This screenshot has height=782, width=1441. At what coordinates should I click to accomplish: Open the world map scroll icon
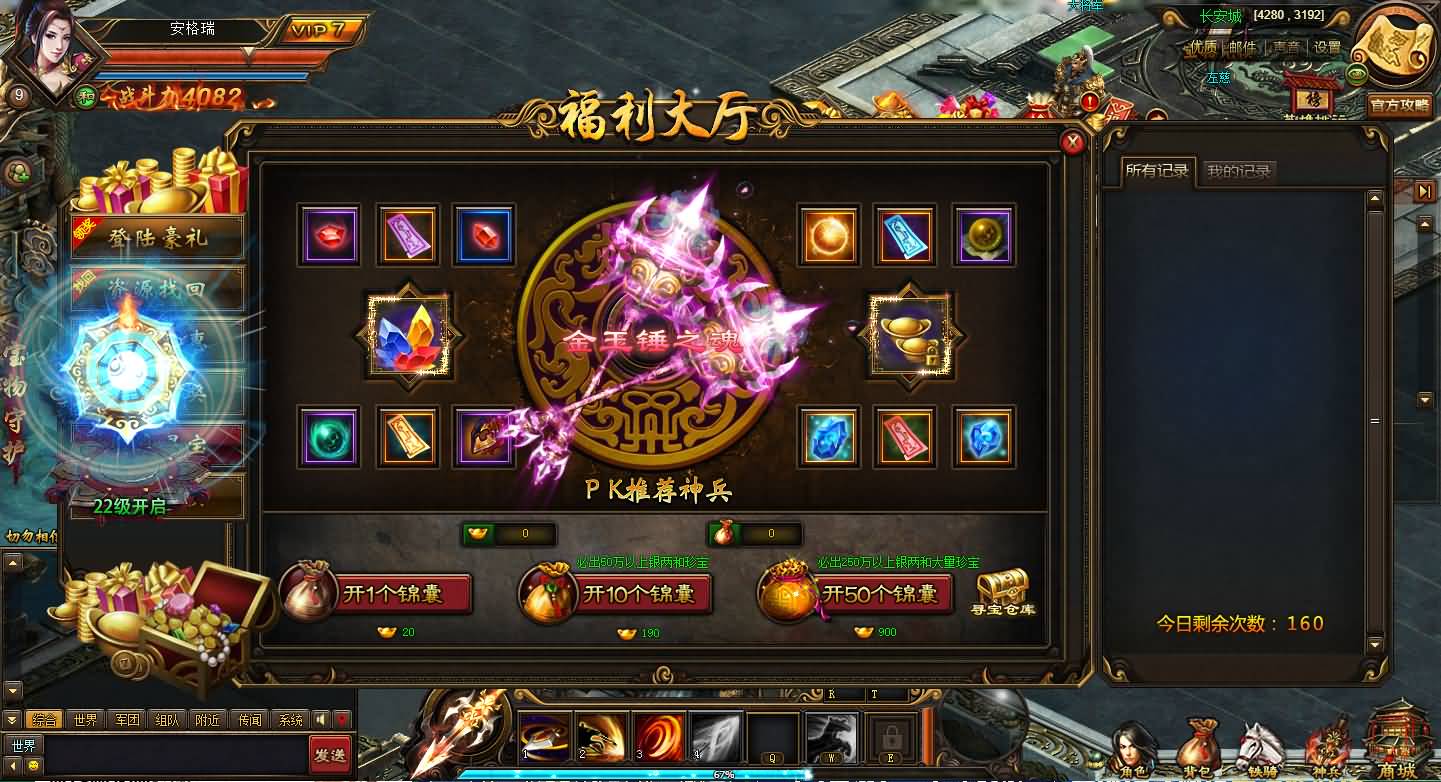click(x=1392, y=45)
